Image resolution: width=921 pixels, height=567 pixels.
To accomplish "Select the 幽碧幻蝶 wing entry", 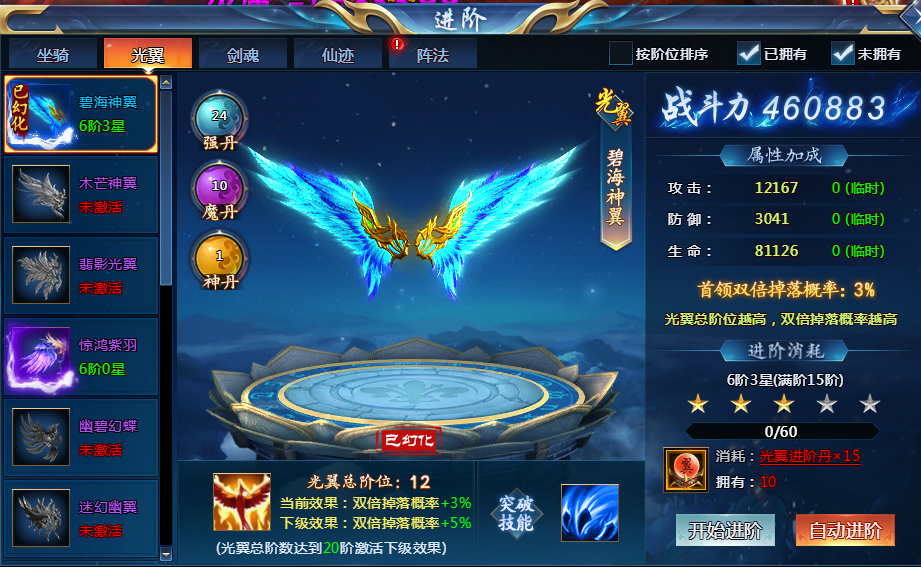I will coord(81,437).
